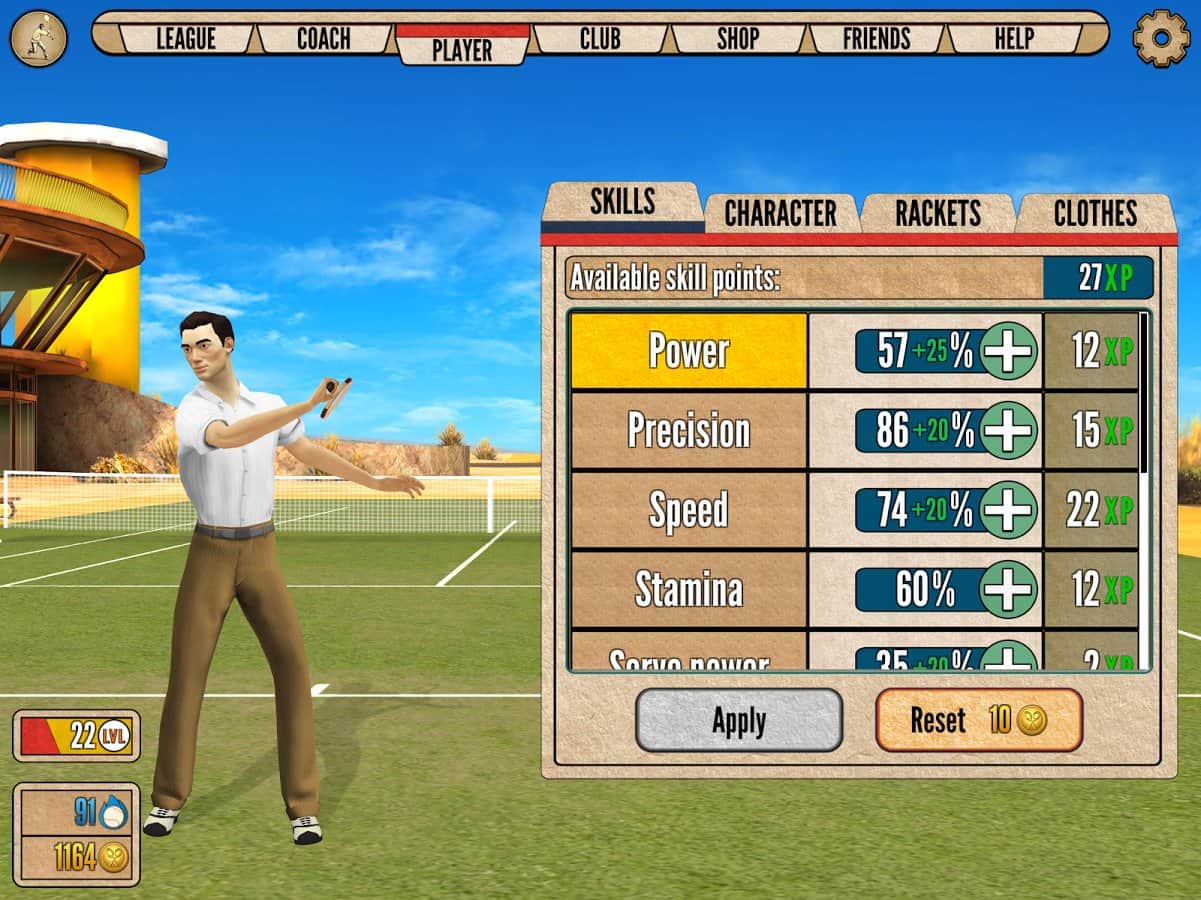Apply the skill point changes
Screen dimensions: 1201x900
[739, 720]
